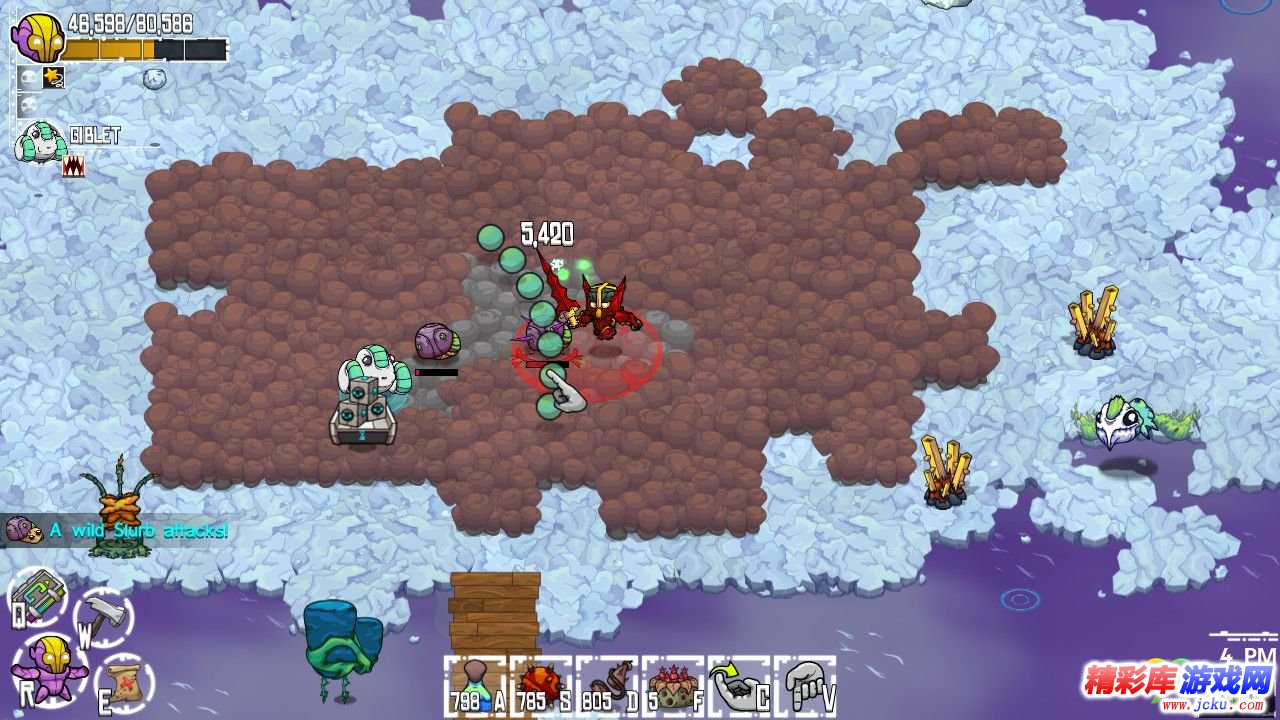Select the hammer crafting icon
This screenshot has width=1280, height=720.
pyautogui.click(x=103, y=615)
